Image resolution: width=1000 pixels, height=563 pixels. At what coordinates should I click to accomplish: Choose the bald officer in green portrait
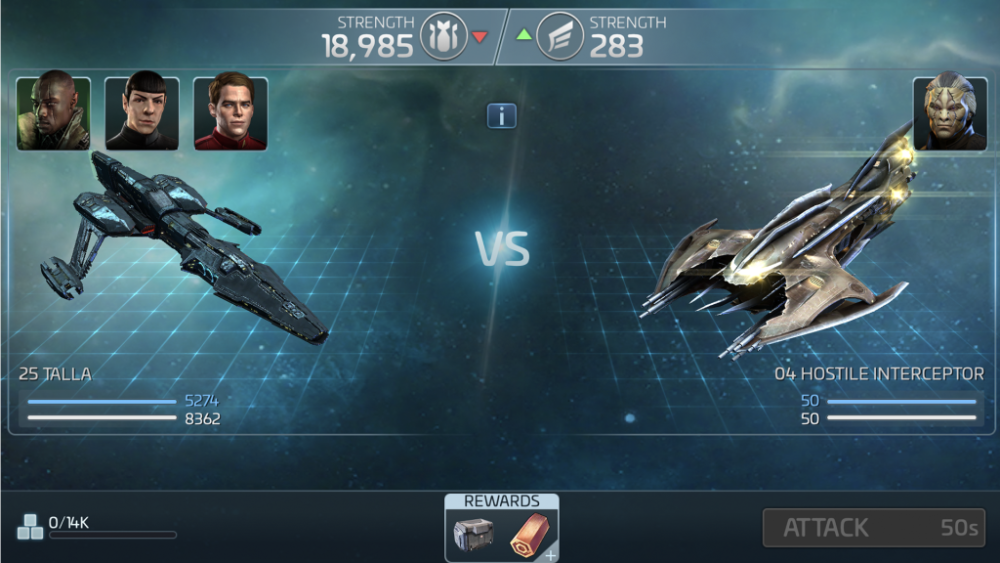[54, 114]
